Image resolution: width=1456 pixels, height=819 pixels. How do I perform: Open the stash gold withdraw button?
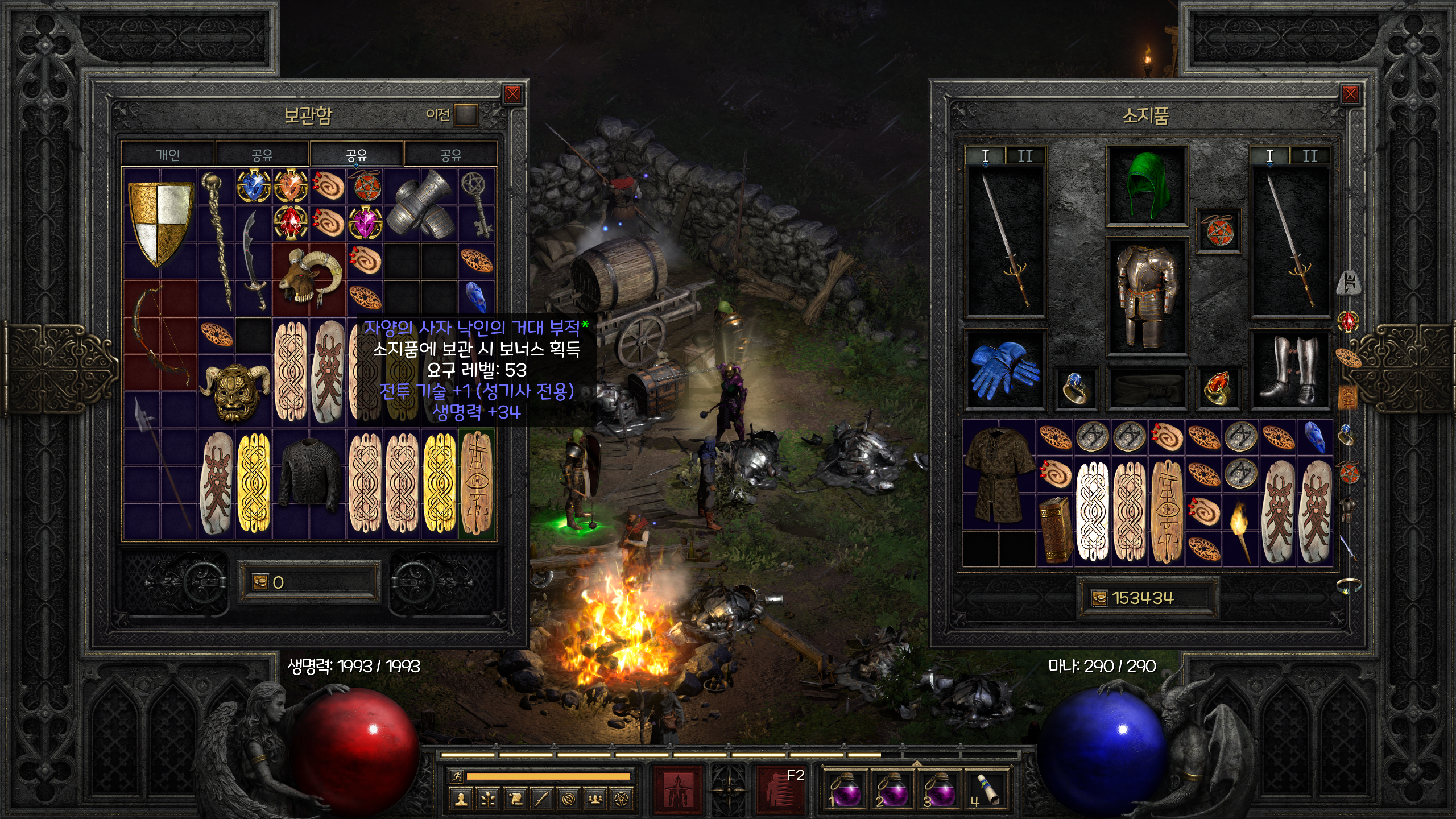pyautogui.click(x=260, y=582)
